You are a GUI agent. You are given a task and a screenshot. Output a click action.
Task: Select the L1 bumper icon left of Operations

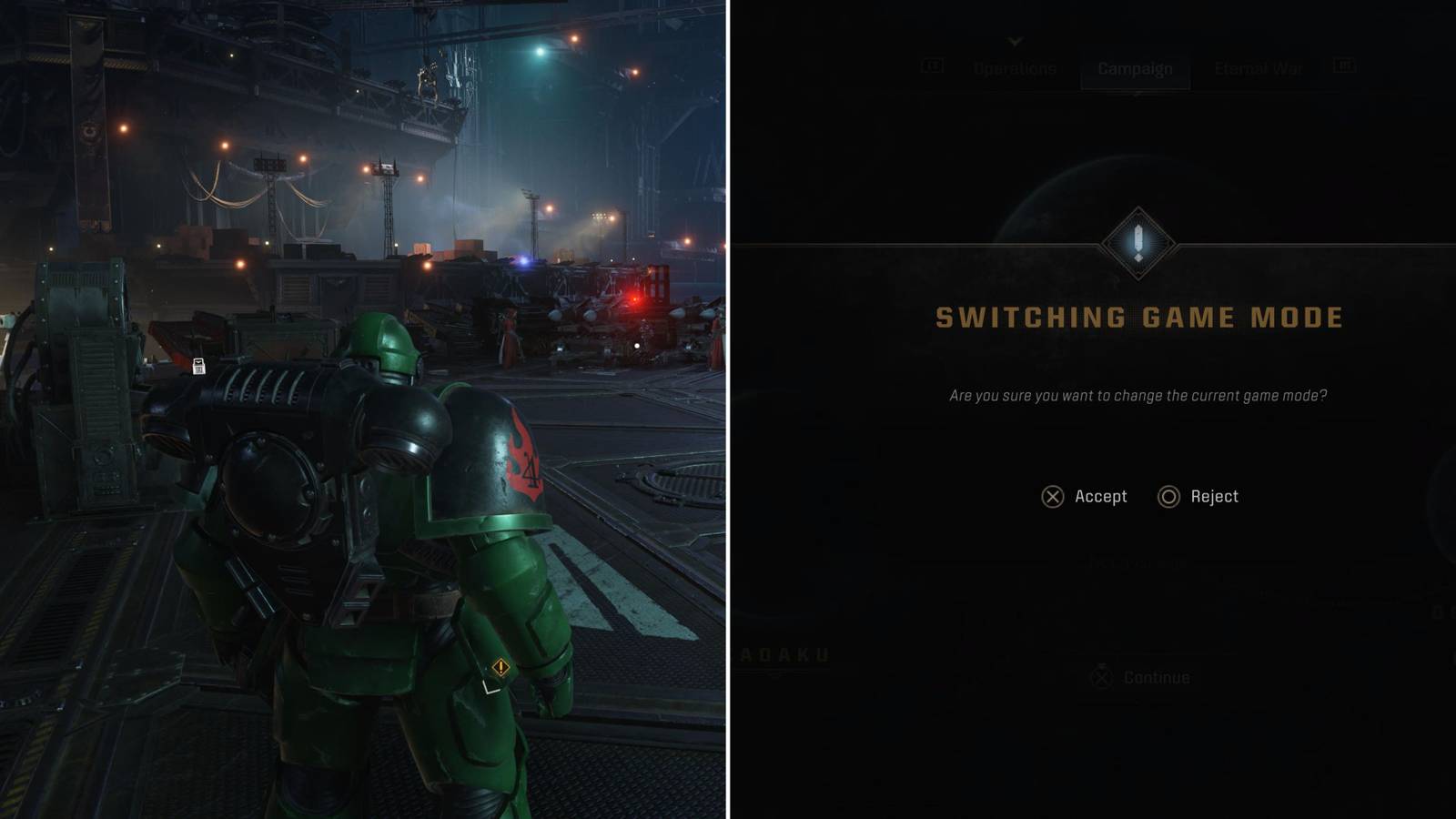pyautogui.click(x=930, y=66)
